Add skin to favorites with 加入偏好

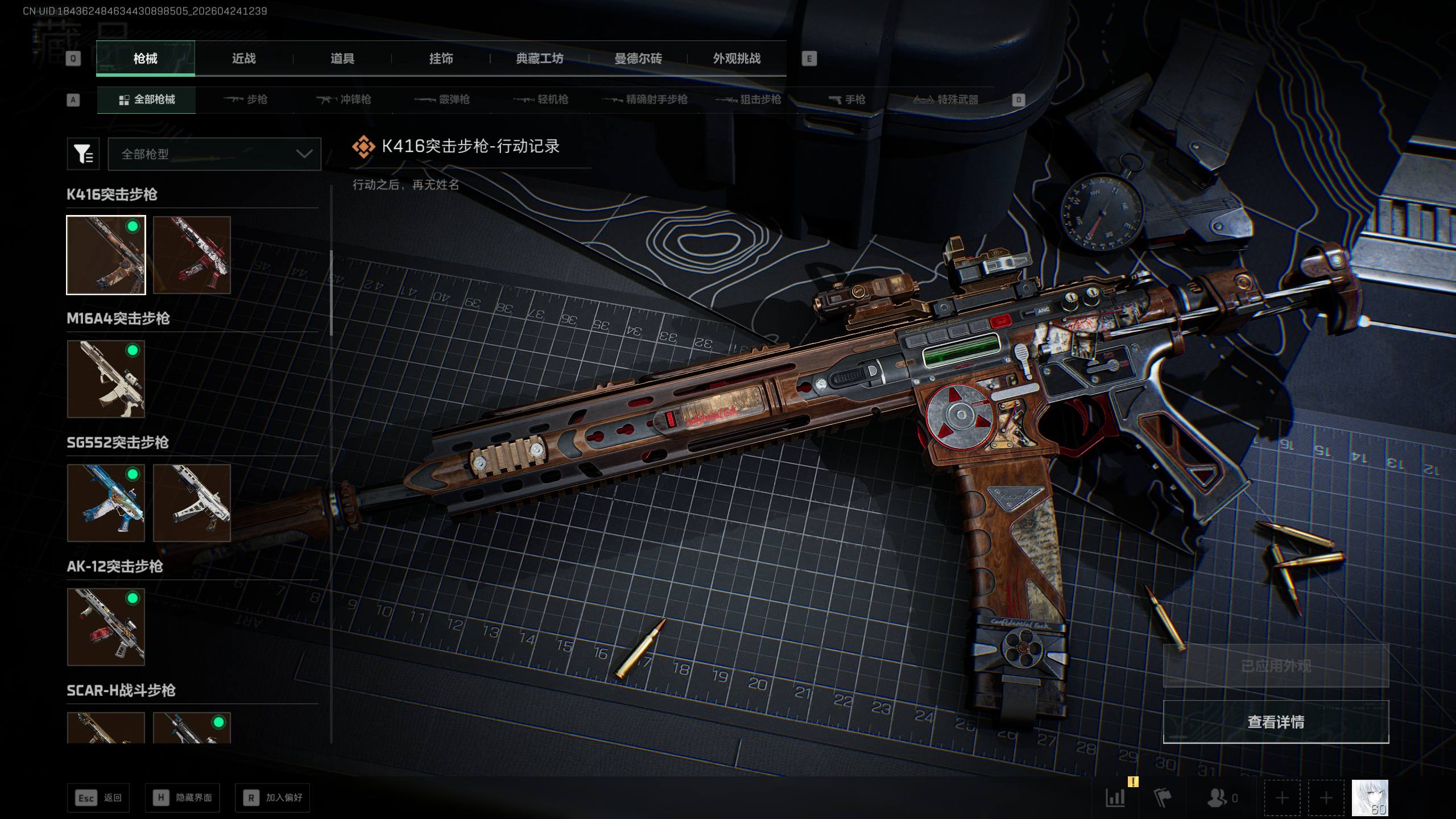click(x=273, y=798)
